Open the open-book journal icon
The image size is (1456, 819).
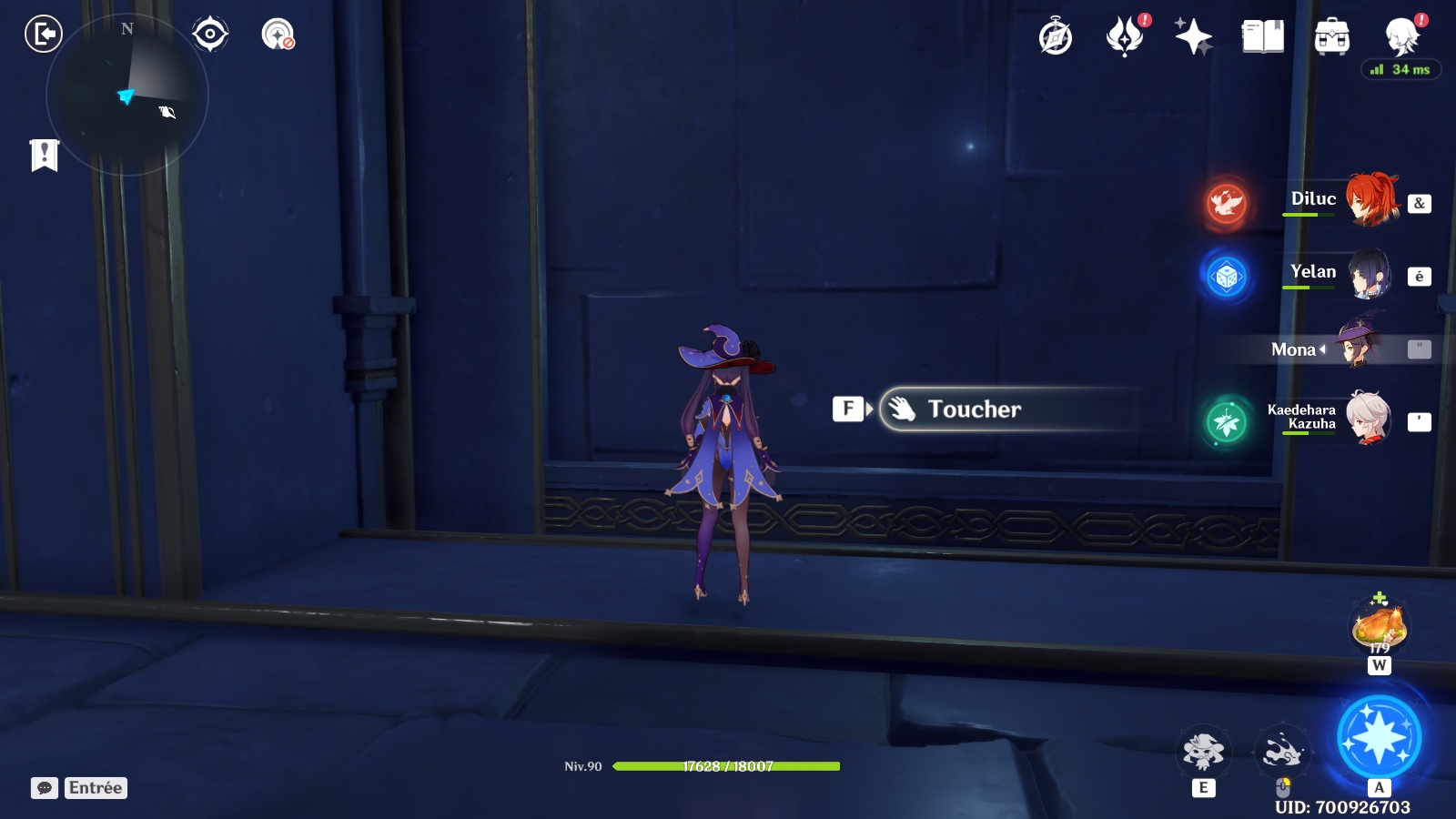(1263, 36)
